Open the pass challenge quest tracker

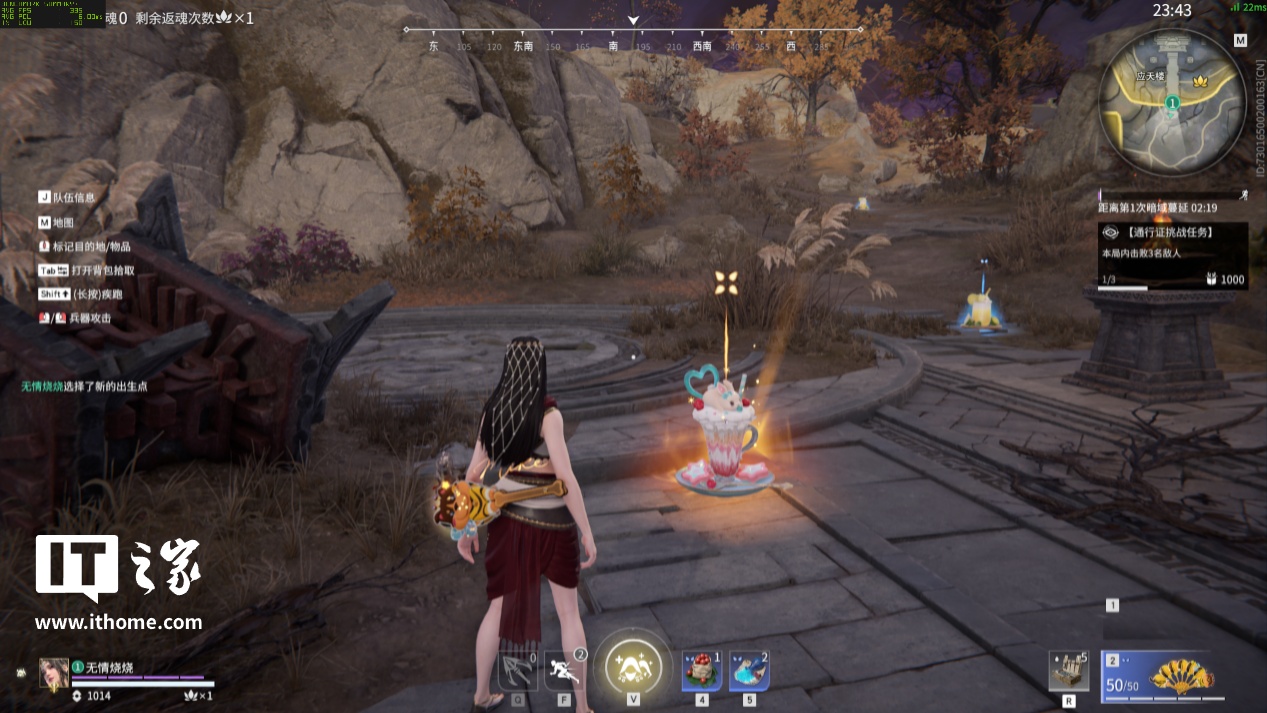[x=1172, y=255]
